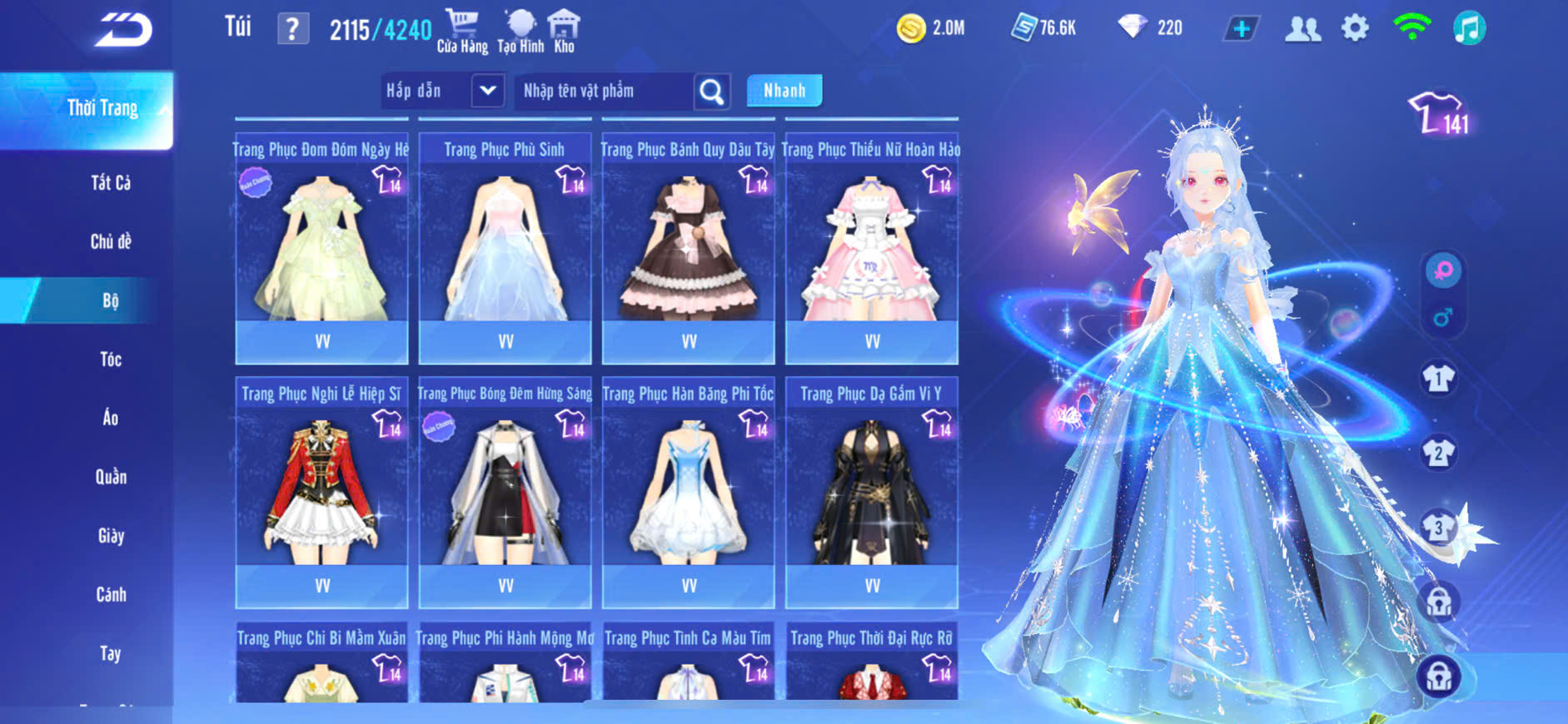Open the Cửa Hàng shop
The height and width of the screenshot is (724, 1568).
462,31
